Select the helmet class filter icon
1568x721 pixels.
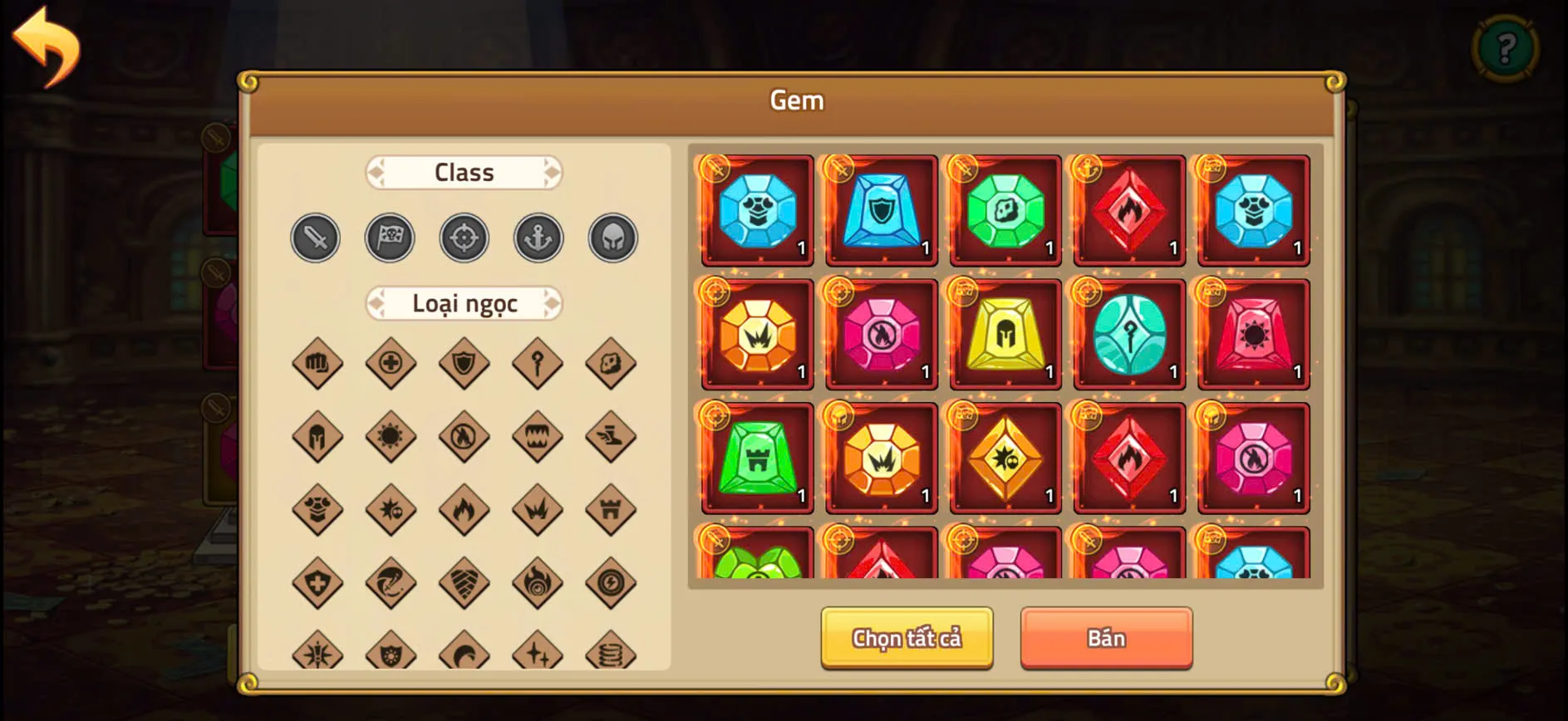point(612,237)
